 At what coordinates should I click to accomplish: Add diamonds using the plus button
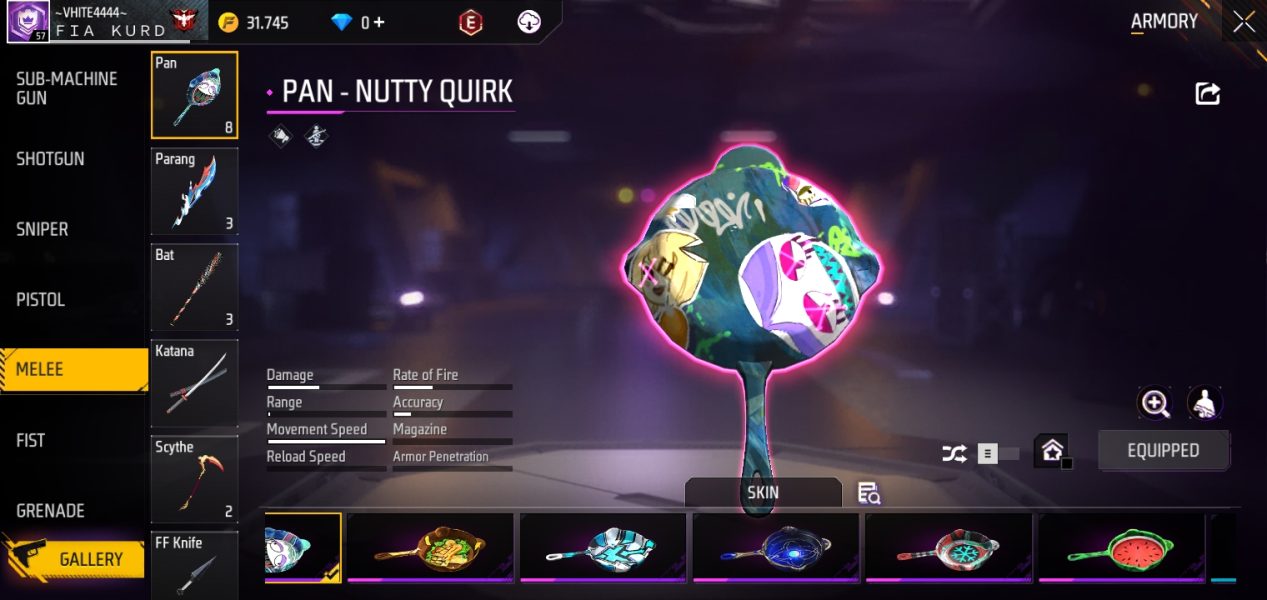pyautogui.click(x=378, y=22)
